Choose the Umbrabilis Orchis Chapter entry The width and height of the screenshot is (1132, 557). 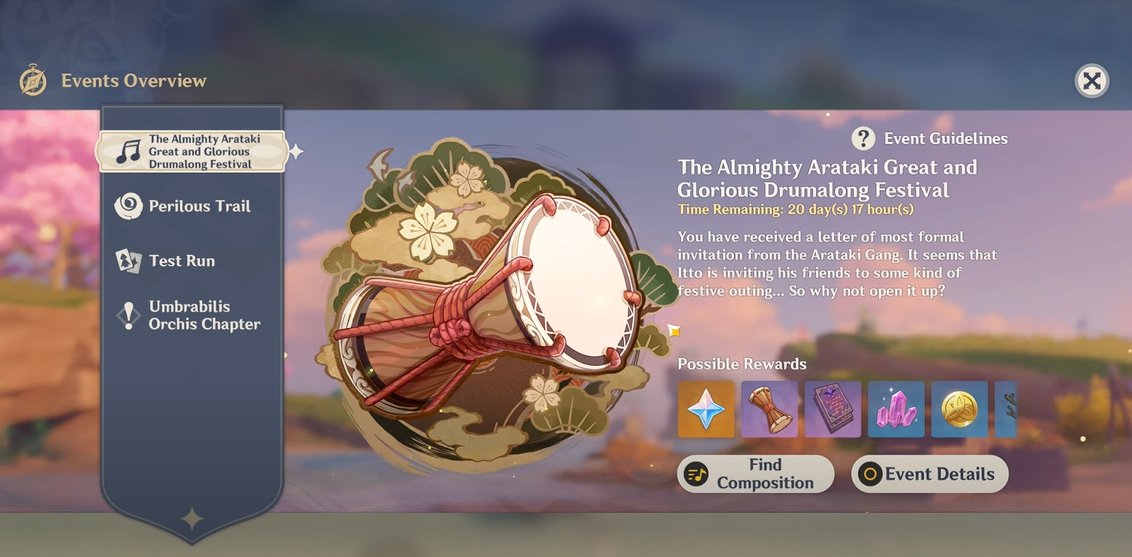(203, 315)
